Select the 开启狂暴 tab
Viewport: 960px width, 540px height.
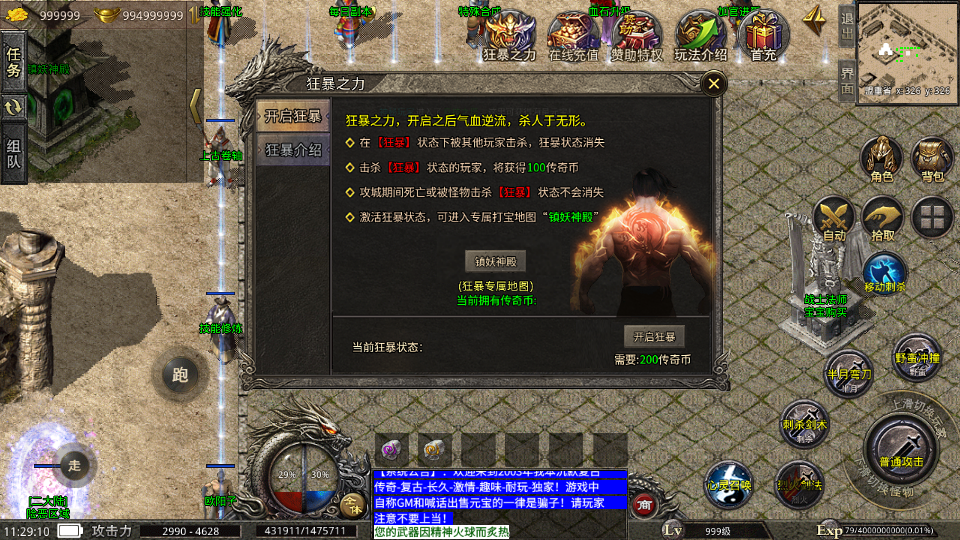293,116
